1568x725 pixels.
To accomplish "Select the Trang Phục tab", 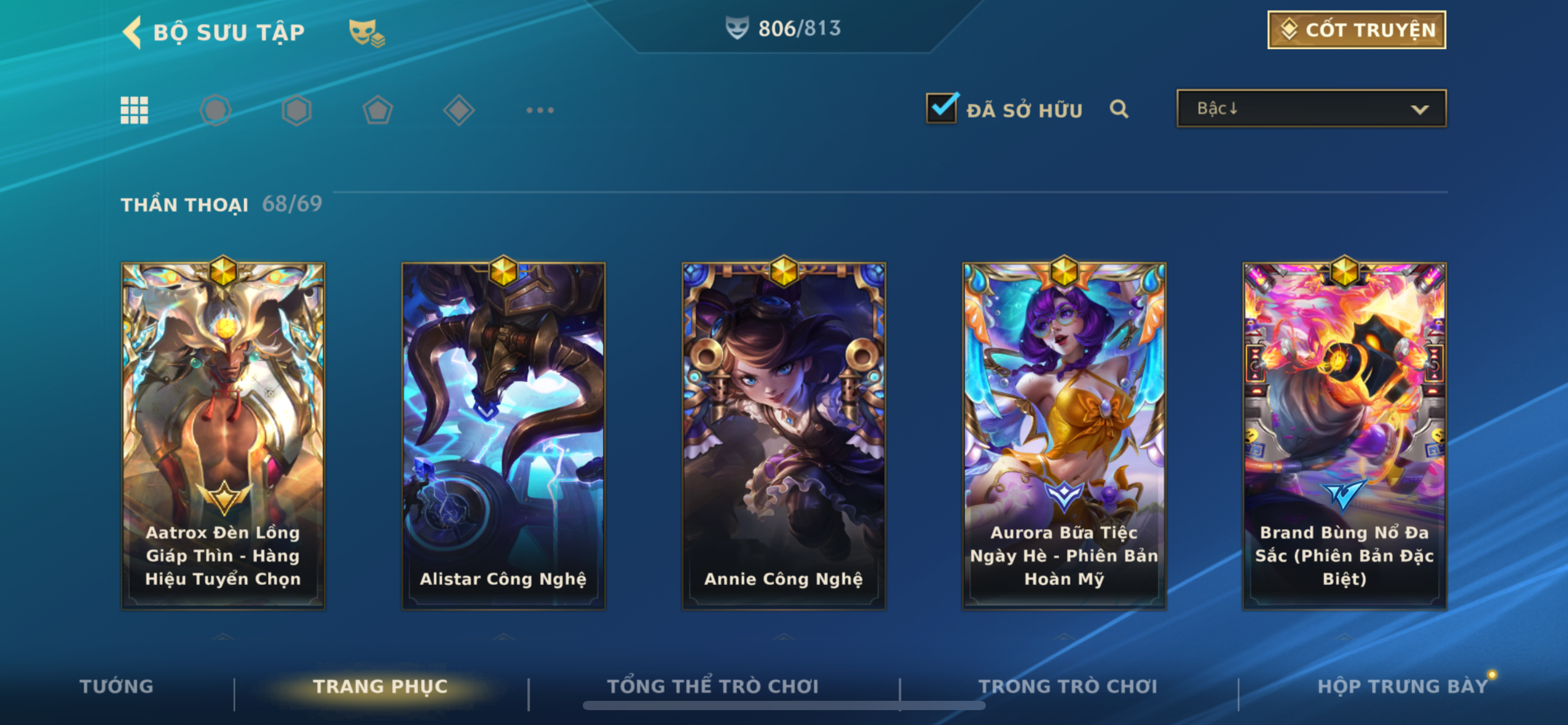I will point(380,686).
